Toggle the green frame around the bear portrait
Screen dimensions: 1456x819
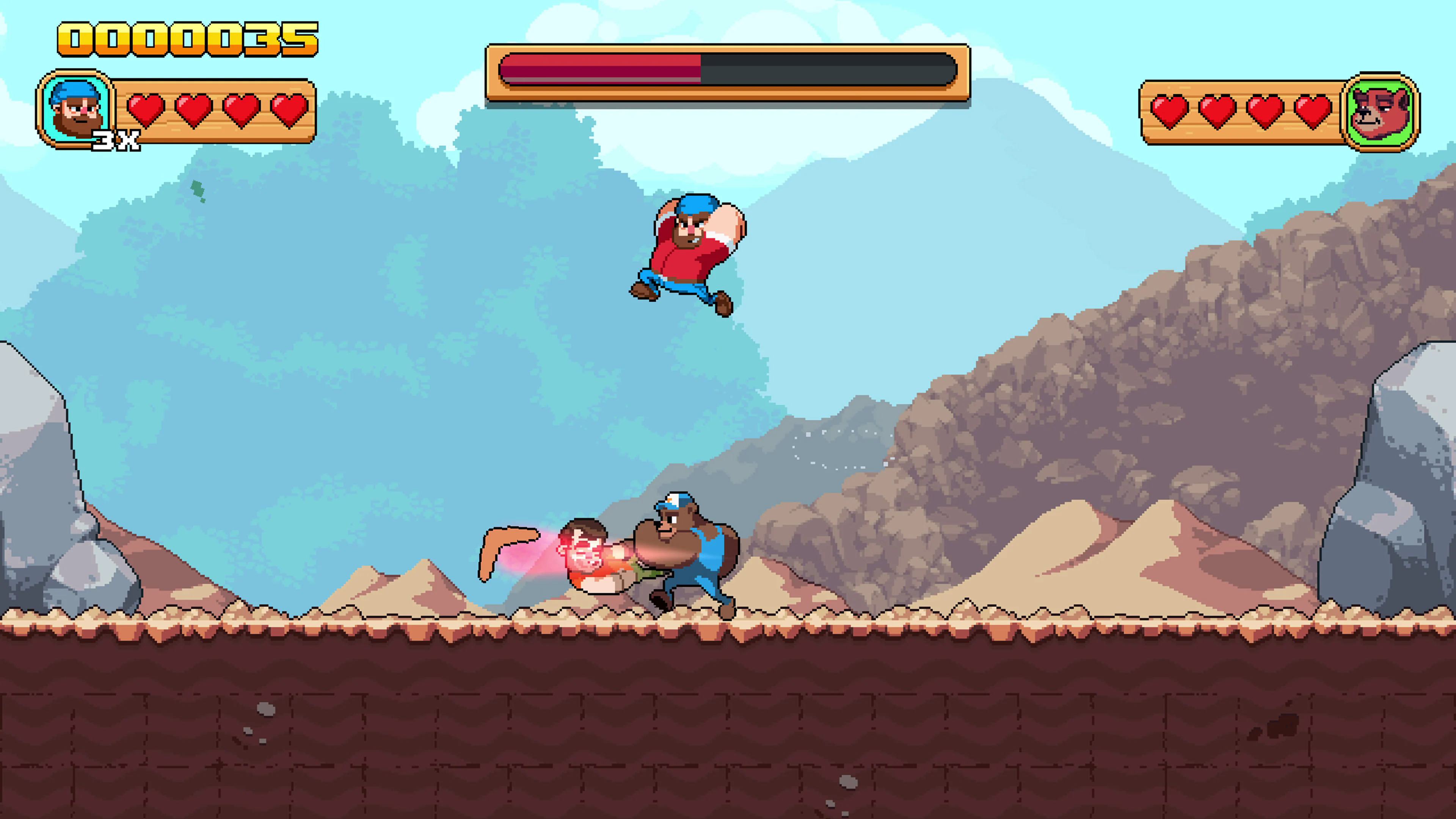coord(1383,85)
